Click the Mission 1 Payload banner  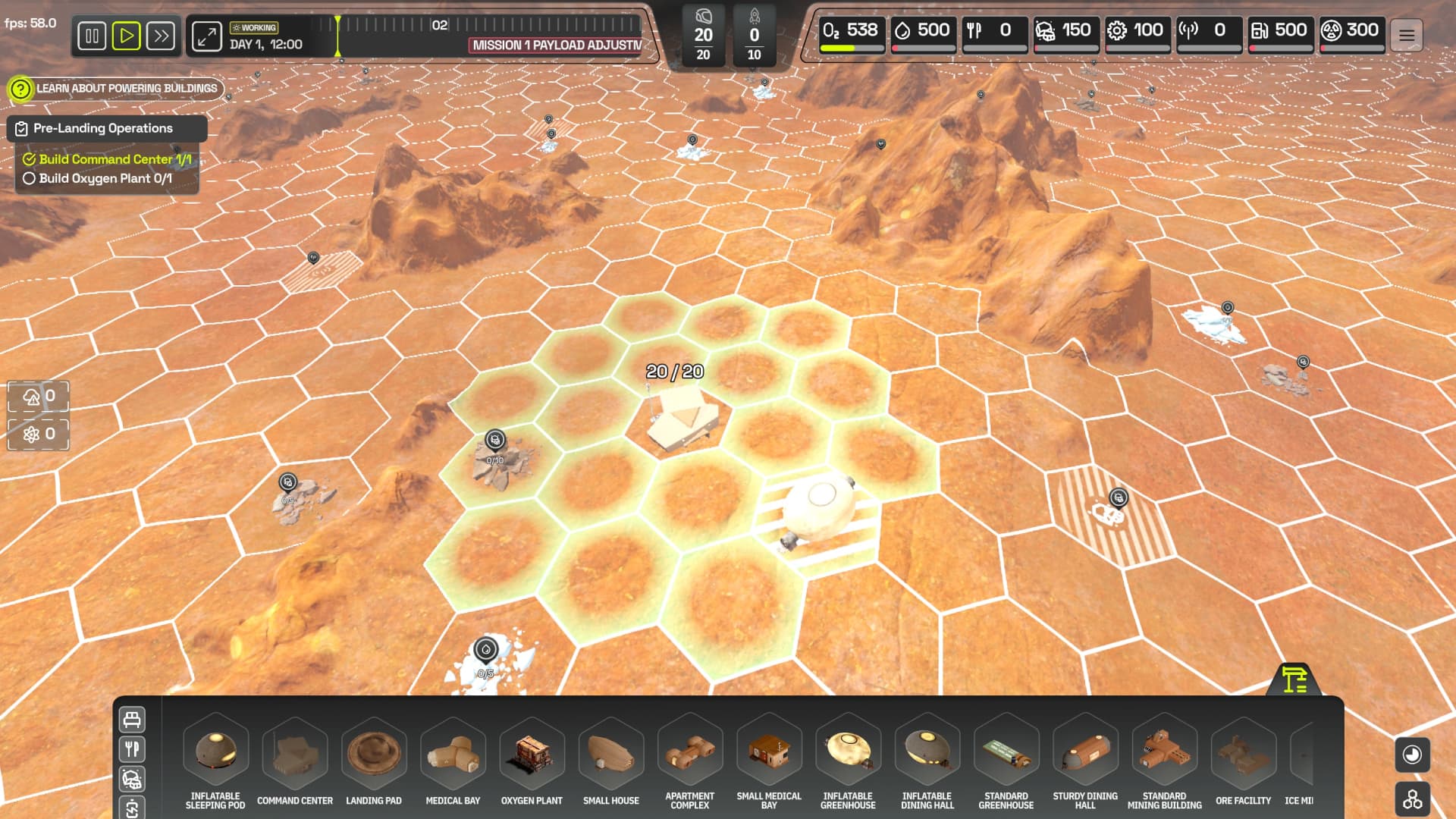tap(553, 44)
